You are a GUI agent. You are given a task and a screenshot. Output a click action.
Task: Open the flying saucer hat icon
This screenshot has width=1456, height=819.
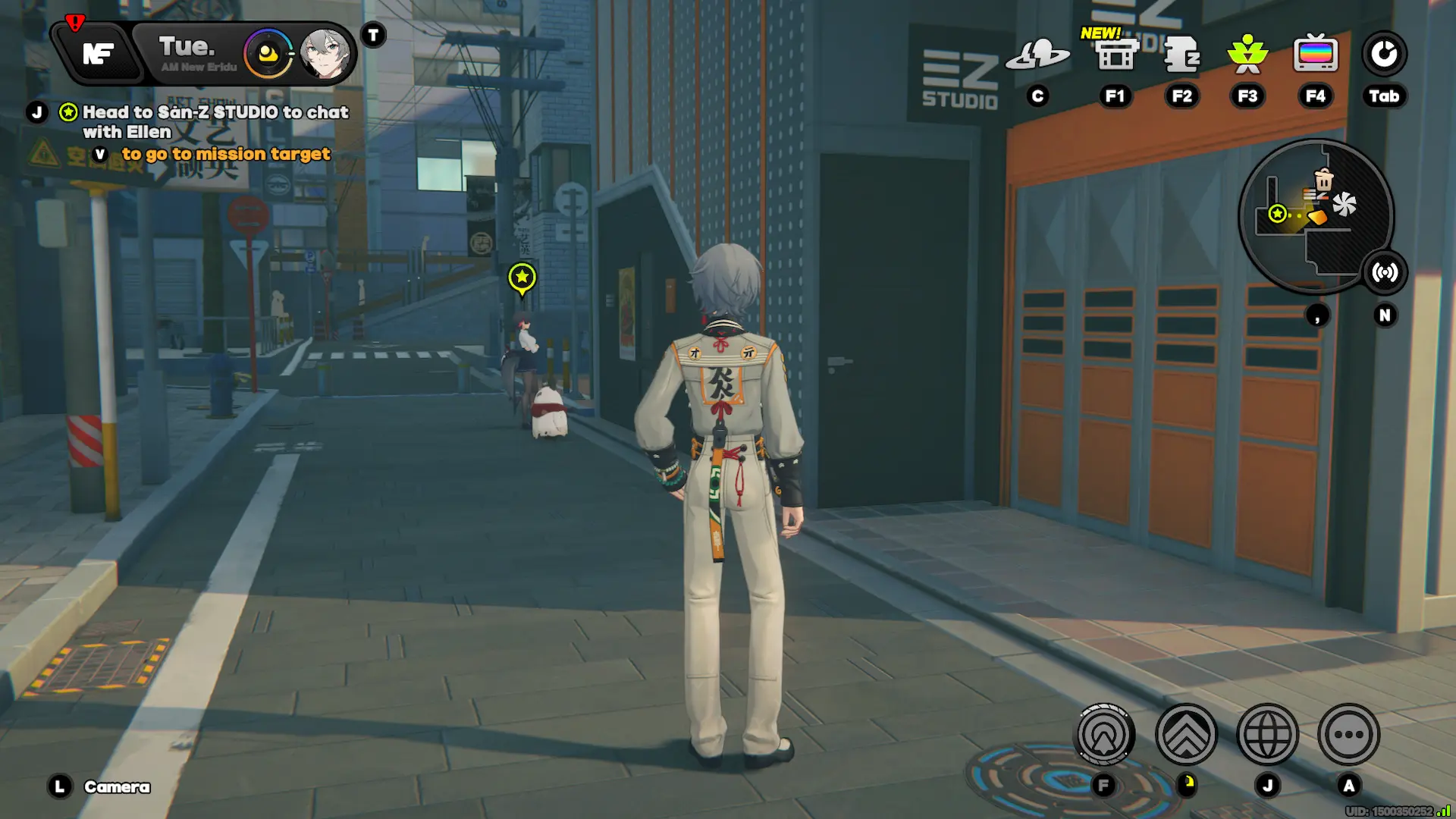pos(1037,55)
